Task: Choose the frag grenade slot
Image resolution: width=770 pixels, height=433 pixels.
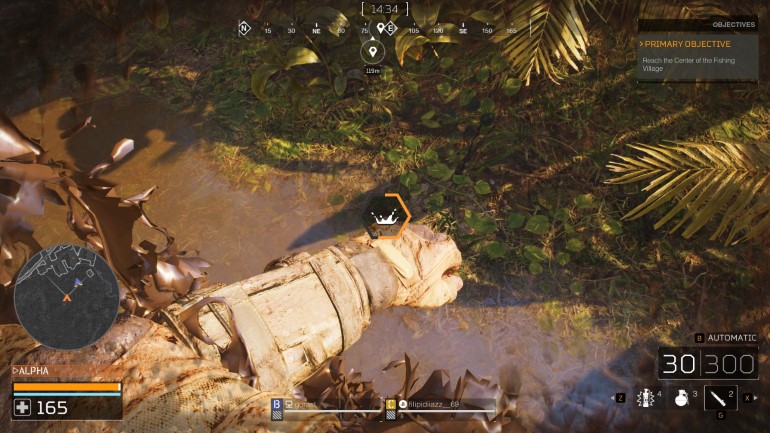Action: click(681, 397)
